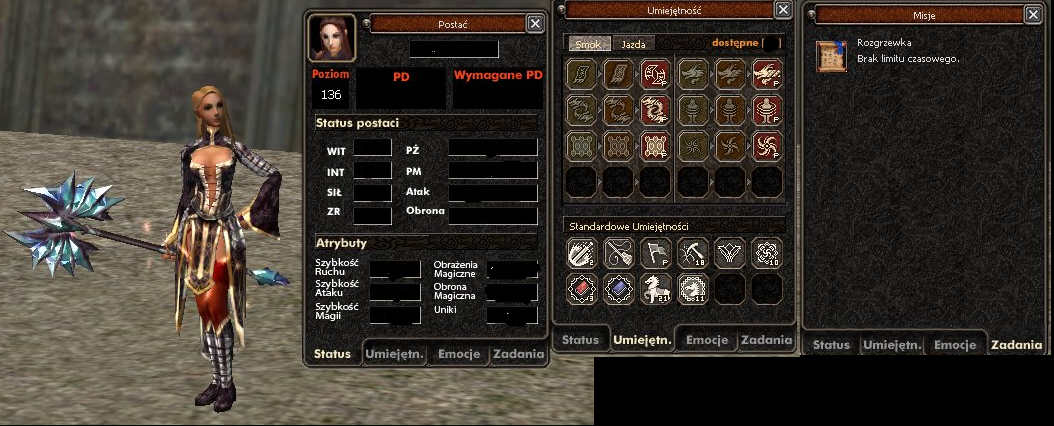This screenshot has height=426, width=1054.
Task: Open Umiejętn. tab in the Postać window
Action: (x=395, y=354)
